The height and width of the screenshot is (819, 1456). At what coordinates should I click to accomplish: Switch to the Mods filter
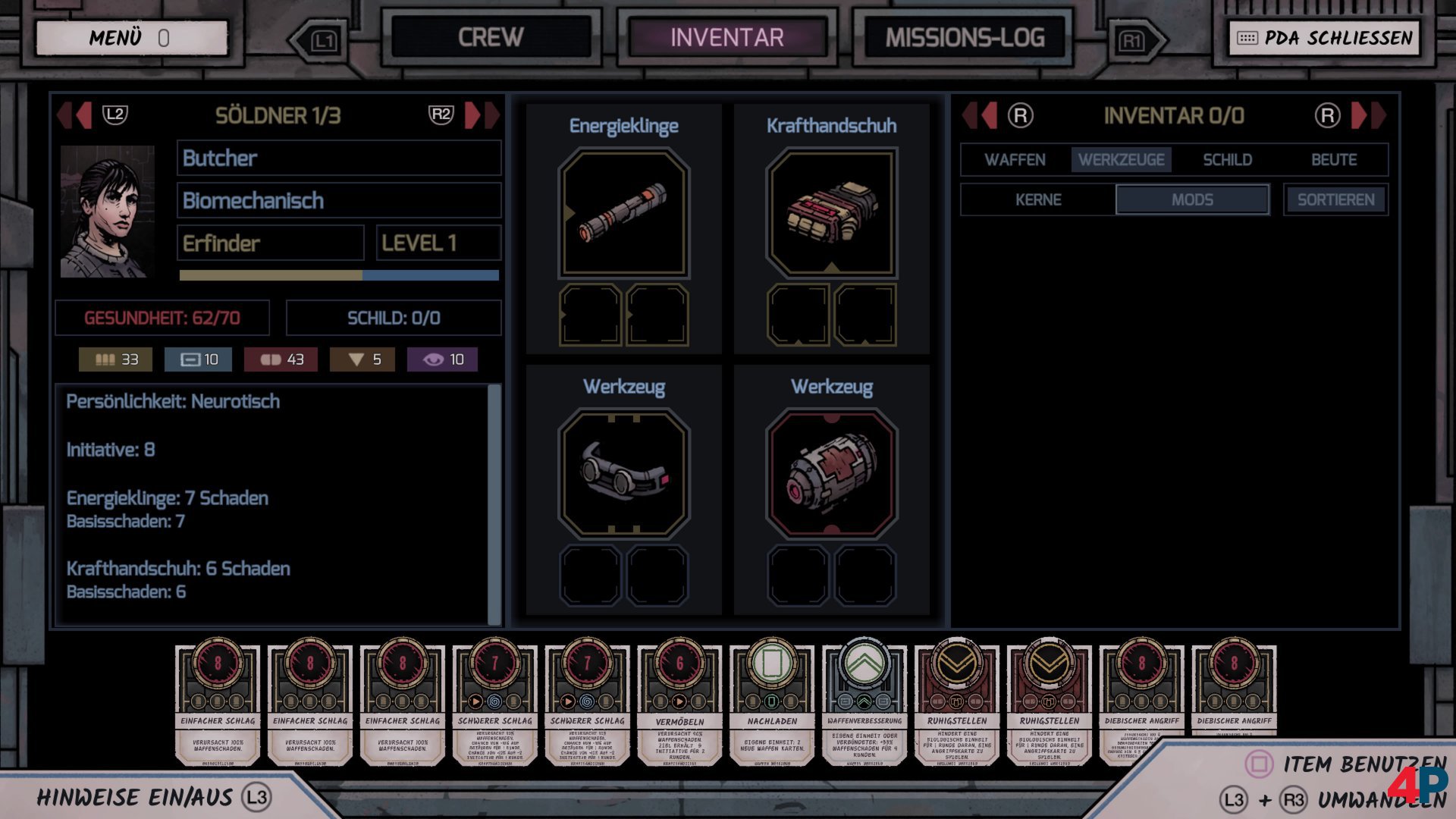point(1192,200)
